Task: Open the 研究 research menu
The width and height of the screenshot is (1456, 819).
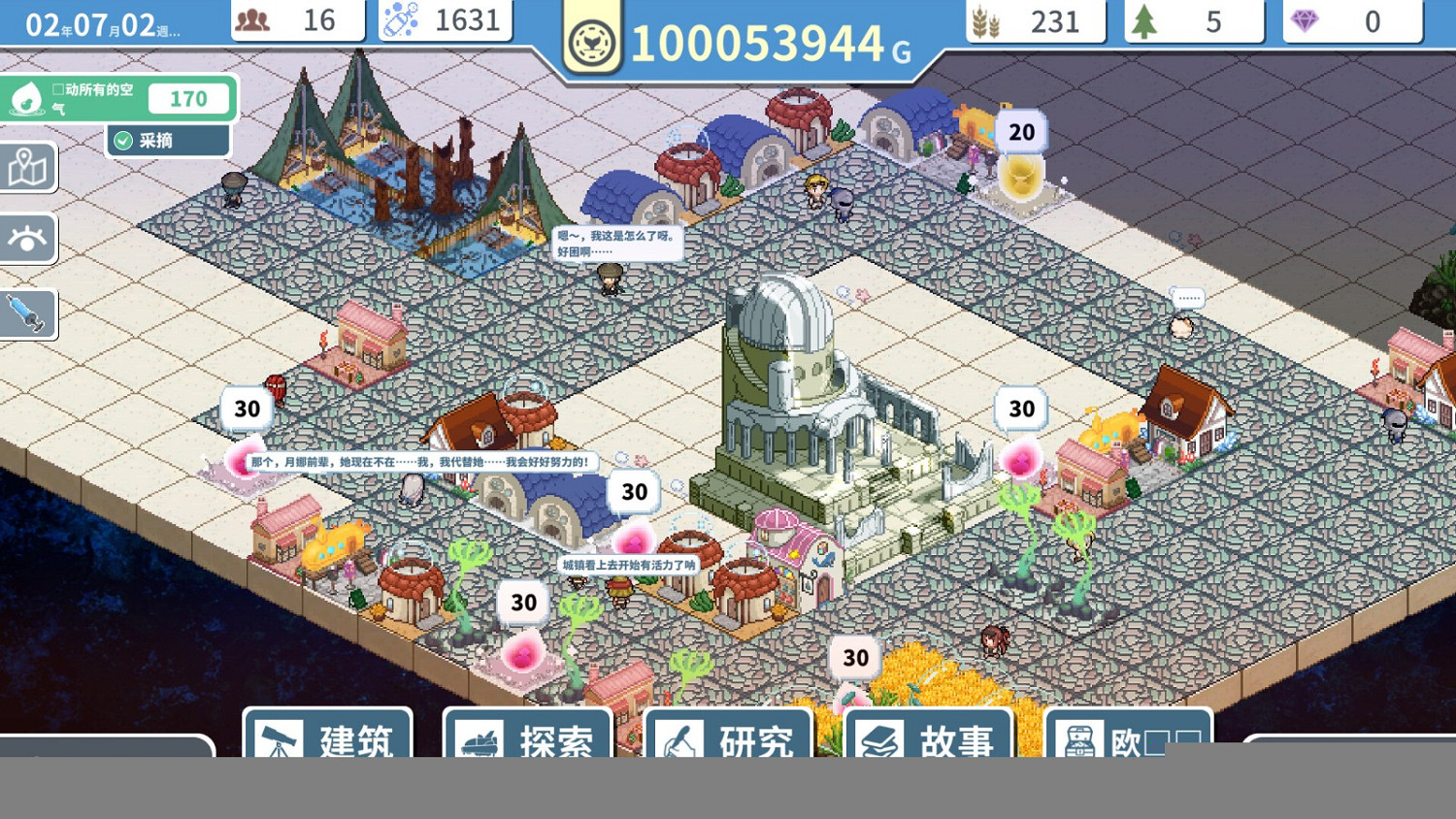Action: 728,742
